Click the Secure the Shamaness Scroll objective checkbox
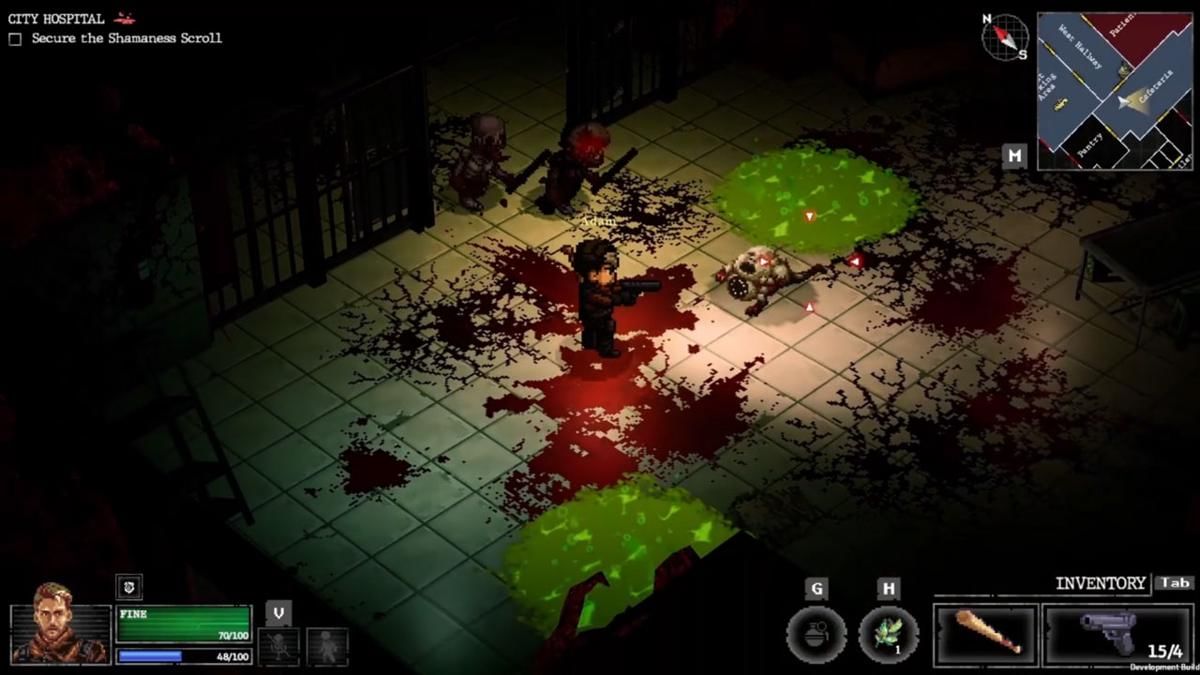 point(15,39)
